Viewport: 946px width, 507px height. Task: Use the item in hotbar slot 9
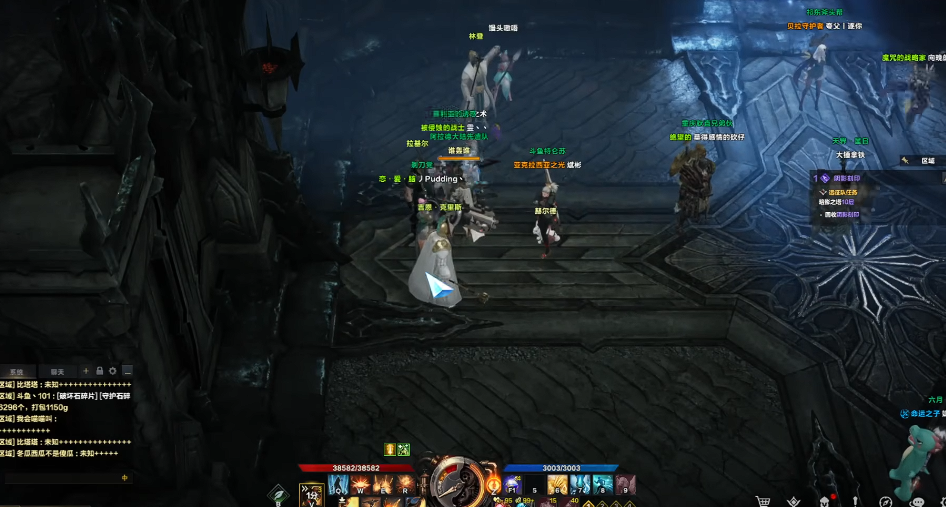[x=626, y=485]
